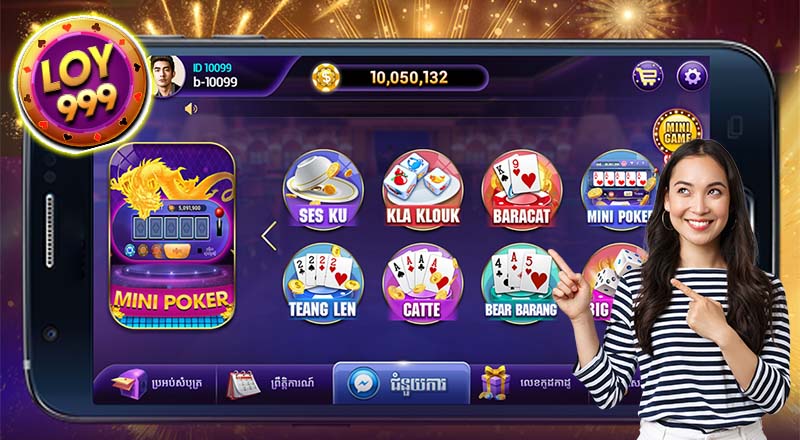
Task: Toggle the sound speaker icon
Action: [191, 108]
